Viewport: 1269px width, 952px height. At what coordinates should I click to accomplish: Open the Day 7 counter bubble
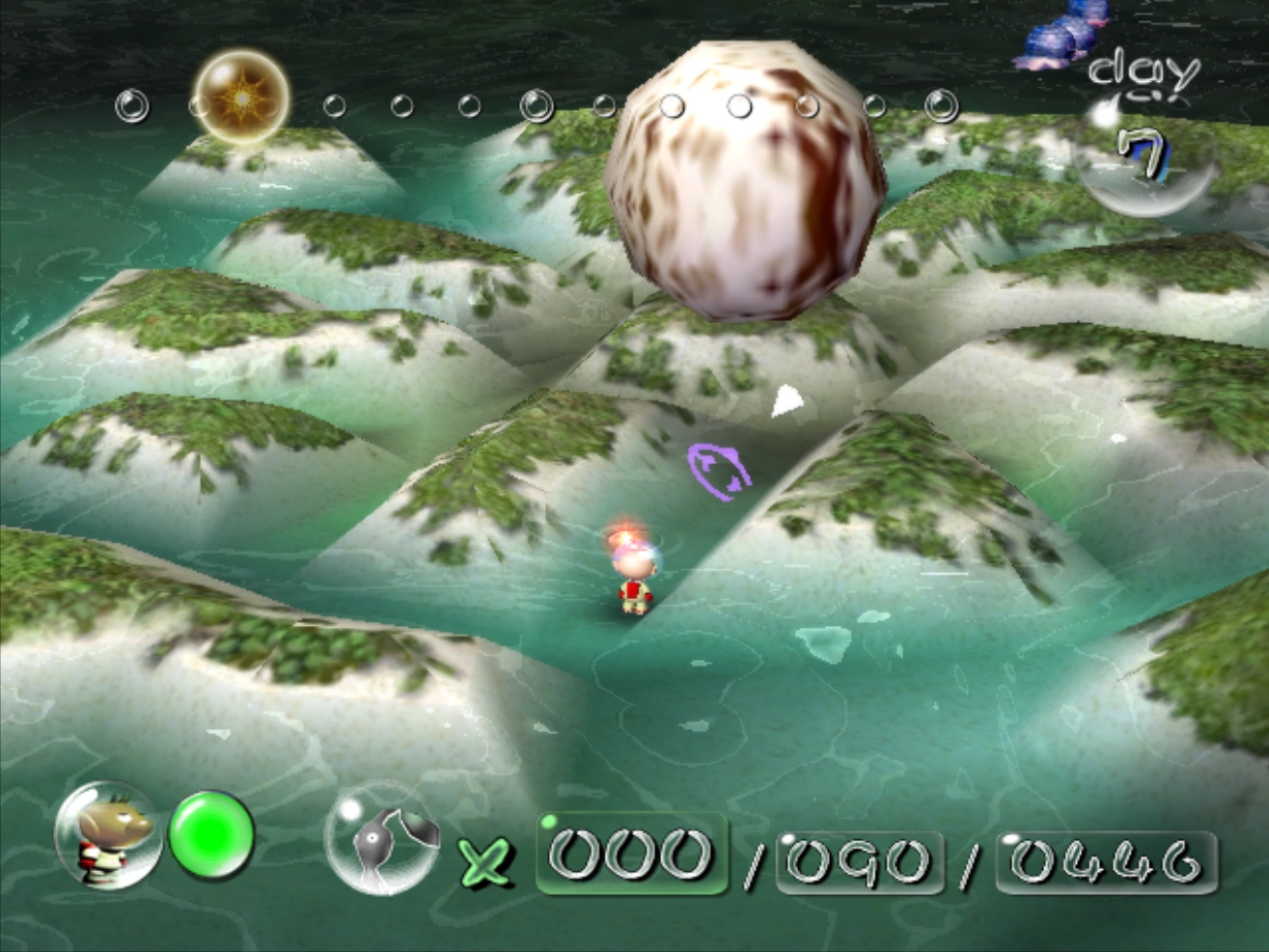1144,159
